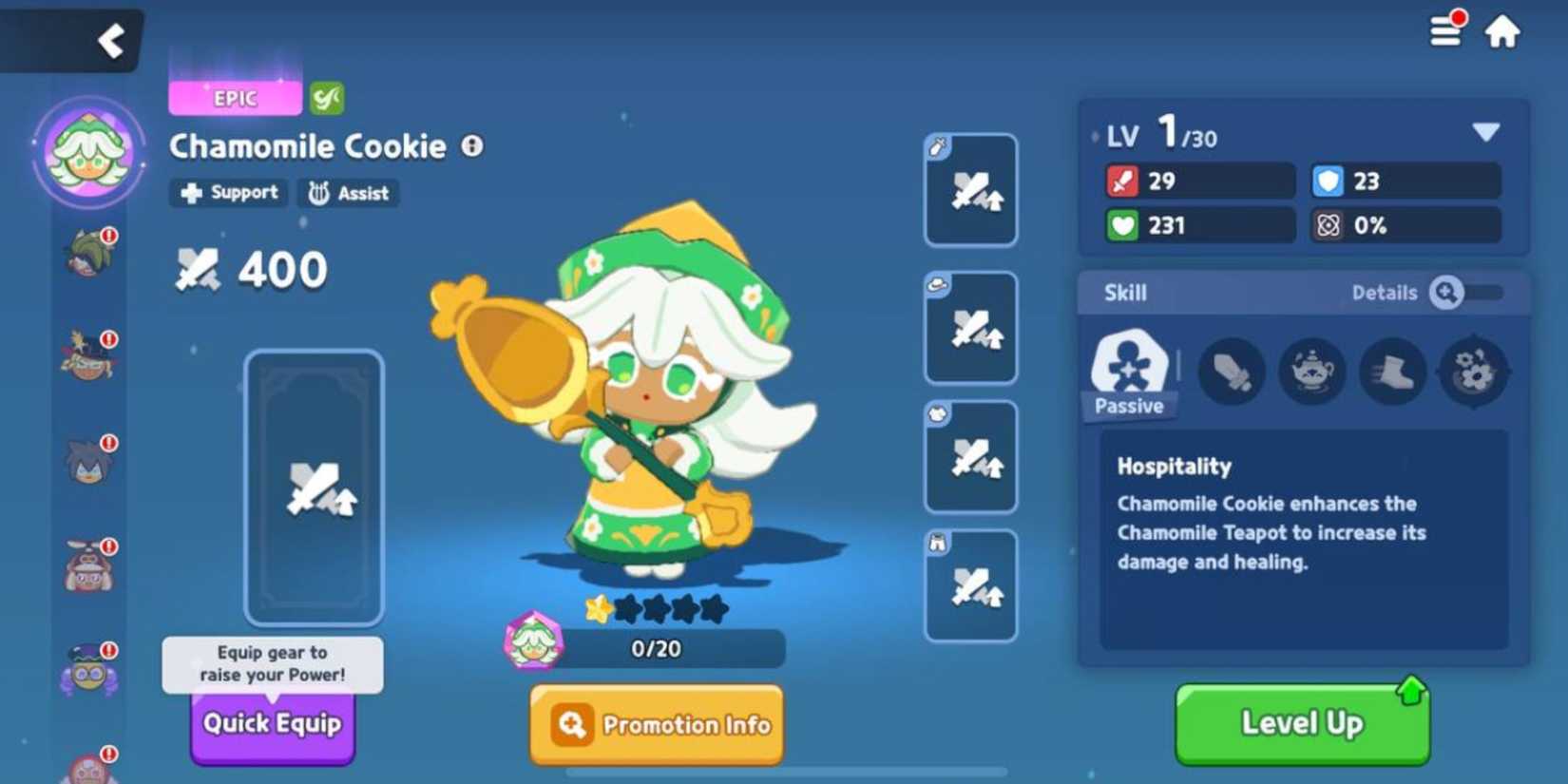
Task: Open the home icon at top right
Action: tap(1503, 31)
